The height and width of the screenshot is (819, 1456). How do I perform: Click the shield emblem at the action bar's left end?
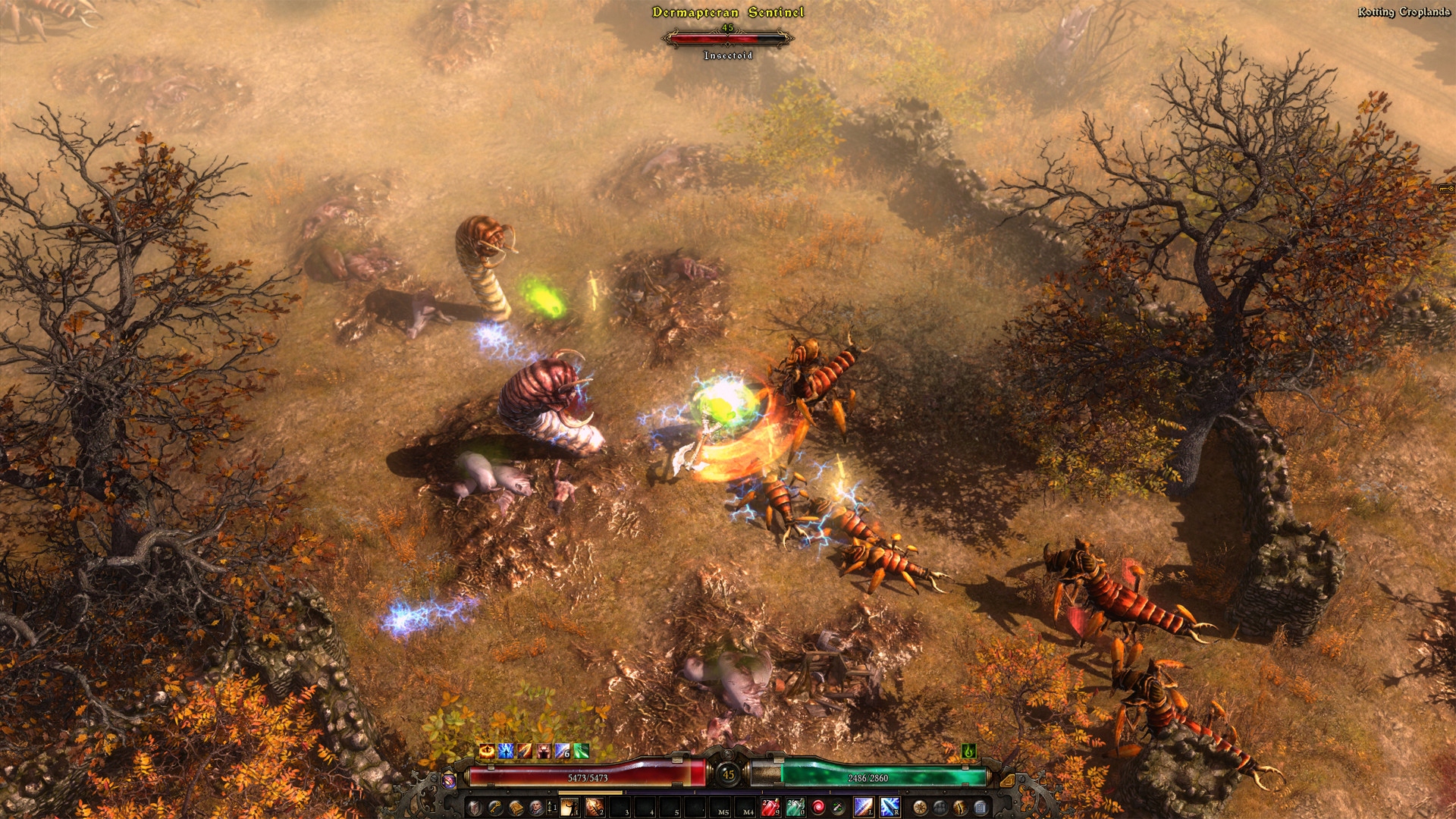click(473, 806)
